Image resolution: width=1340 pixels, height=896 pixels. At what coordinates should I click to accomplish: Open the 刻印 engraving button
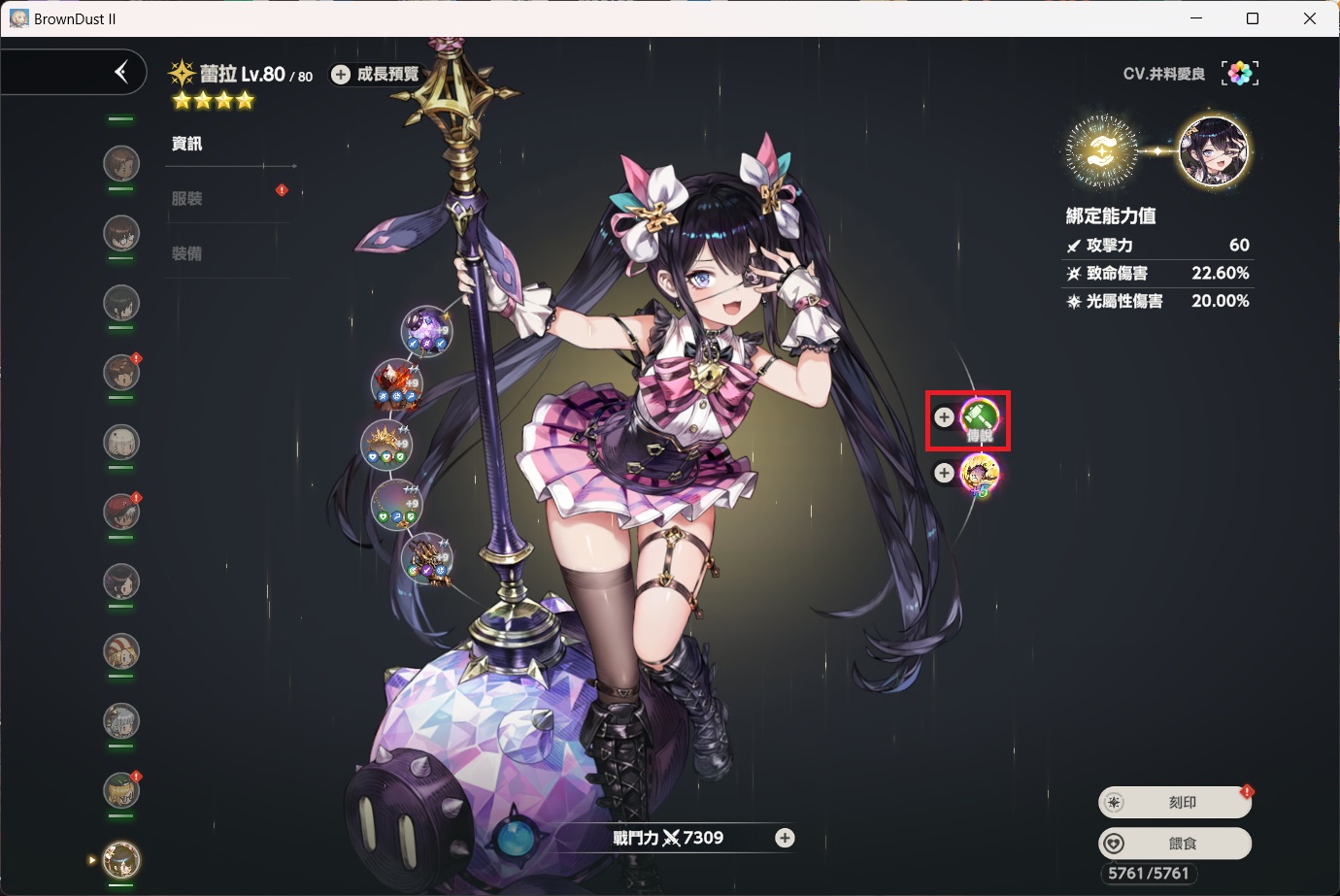(x=1175, y=803)
